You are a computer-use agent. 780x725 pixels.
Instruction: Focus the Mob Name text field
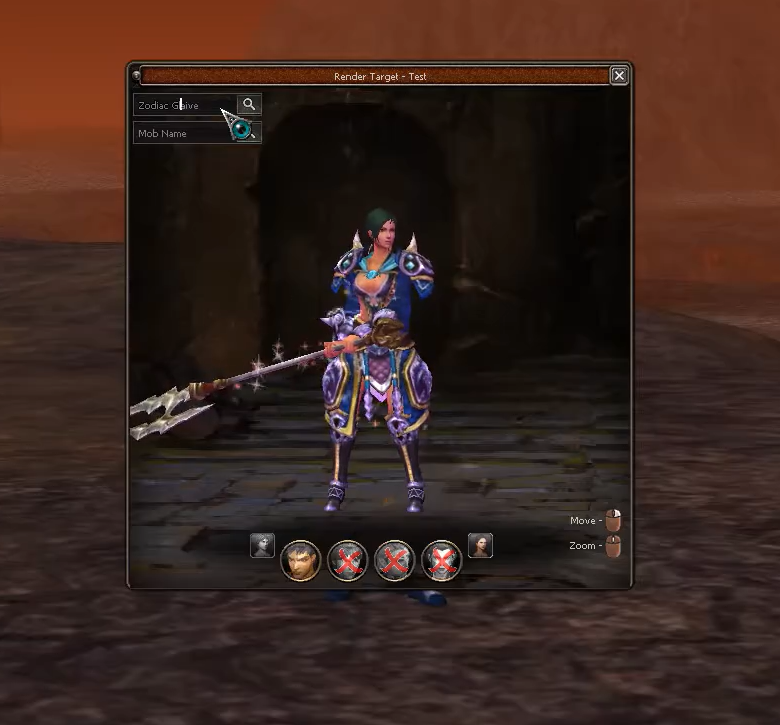[183, 133]
